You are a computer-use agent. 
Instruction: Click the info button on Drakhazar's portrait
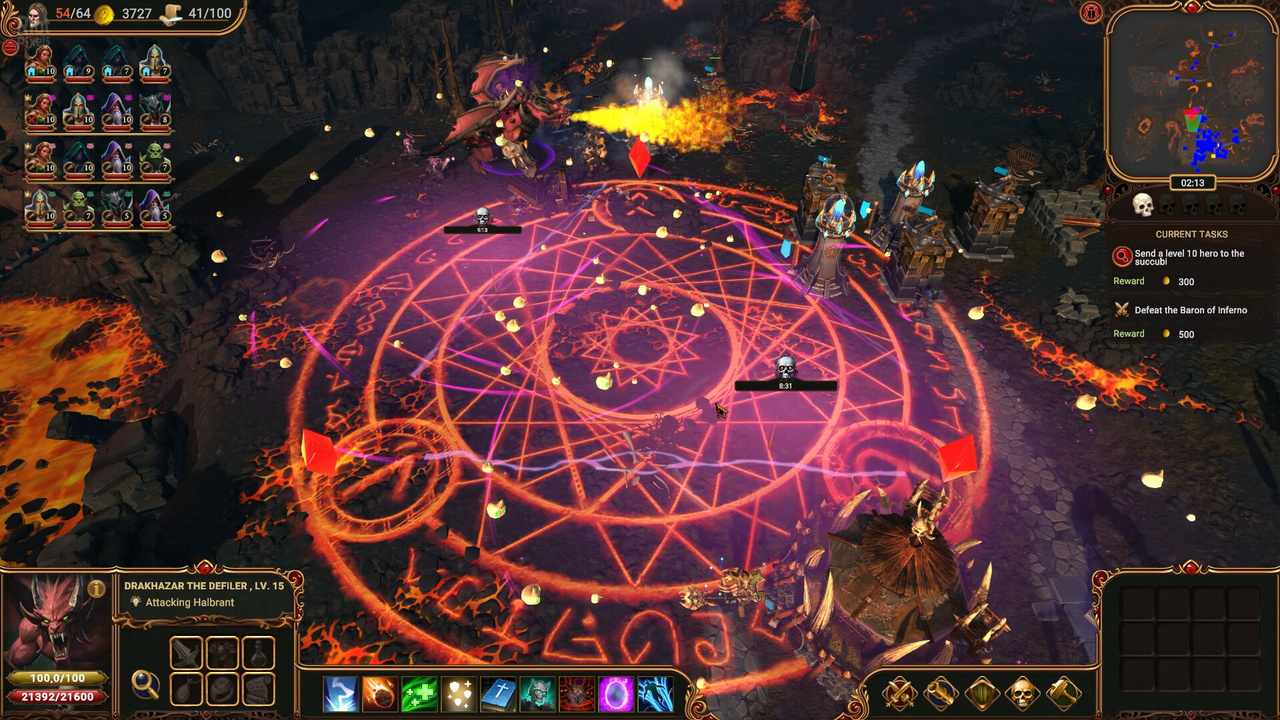click(x=97, y=589)
